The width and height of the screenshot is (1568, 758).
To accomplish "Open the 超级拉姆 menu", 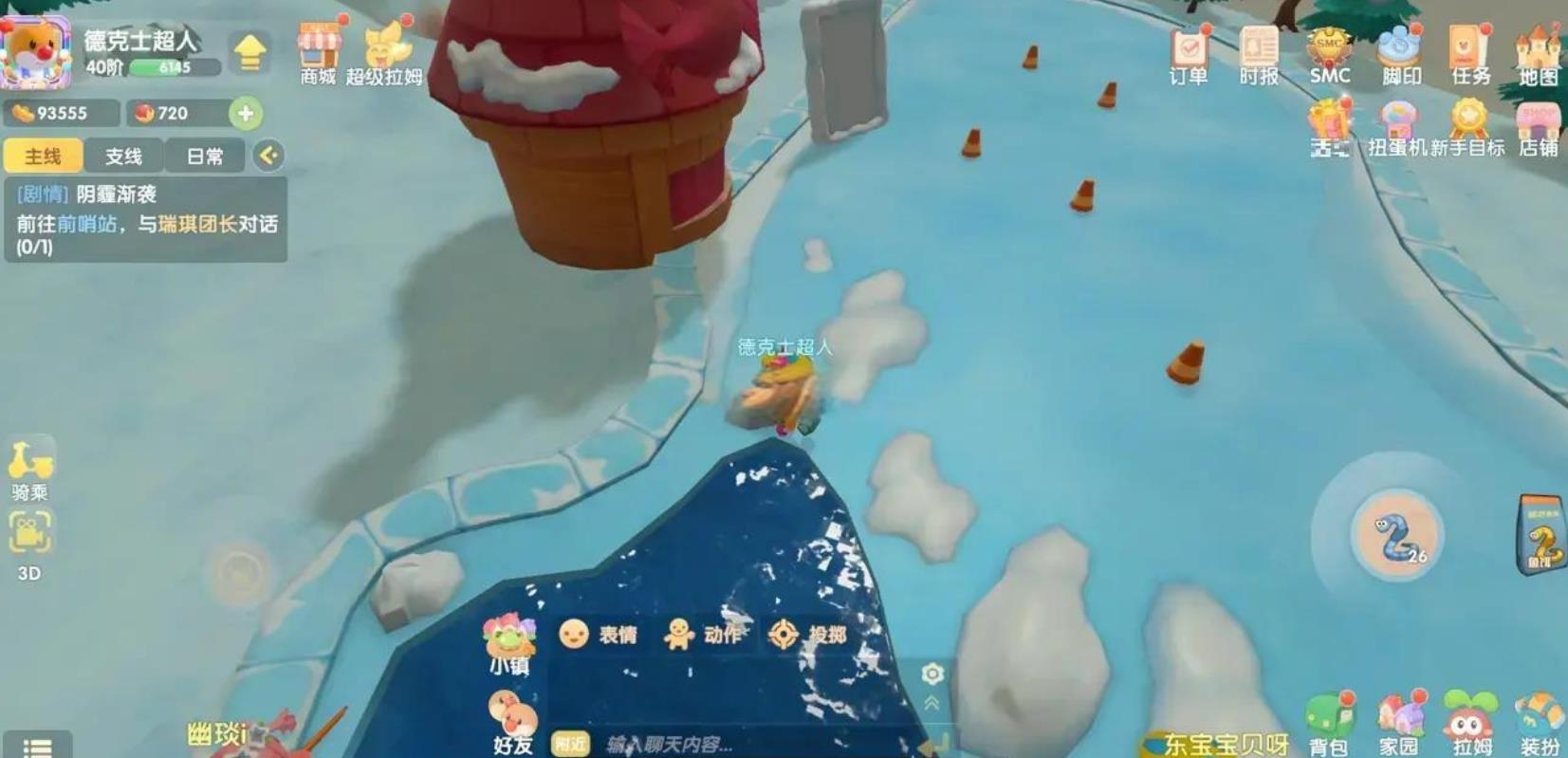I will (x=384, y=52).
